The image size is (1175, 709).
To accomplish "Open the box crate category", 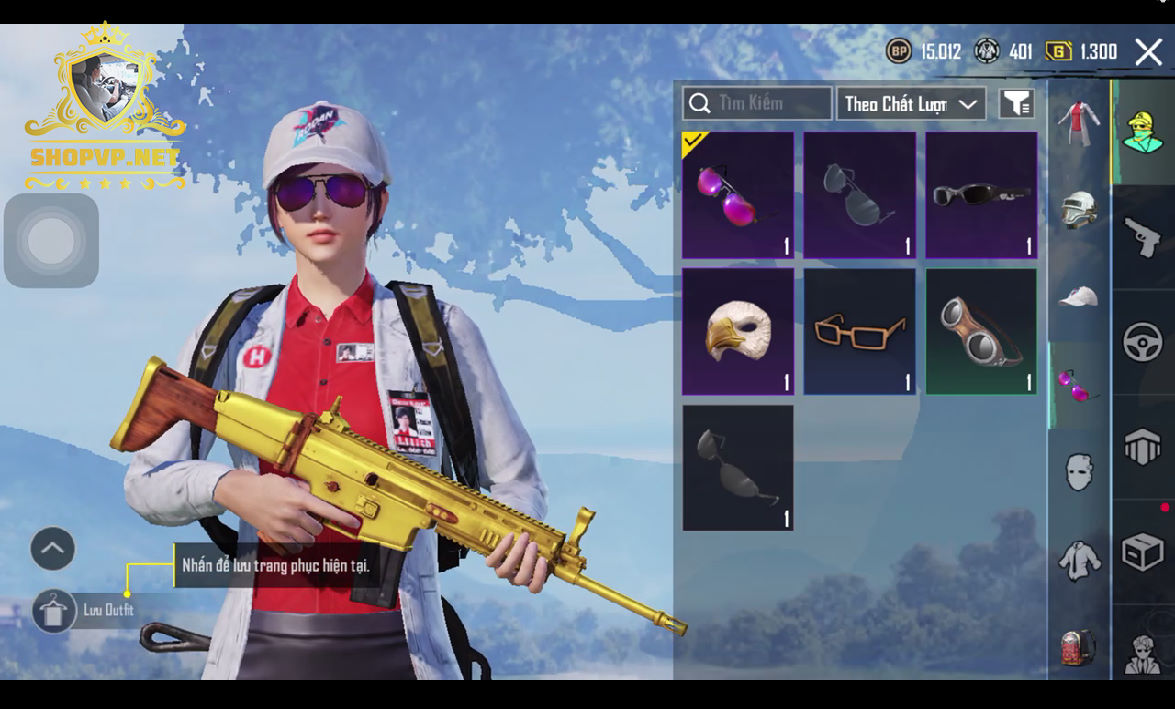I will coord(1143,552).
